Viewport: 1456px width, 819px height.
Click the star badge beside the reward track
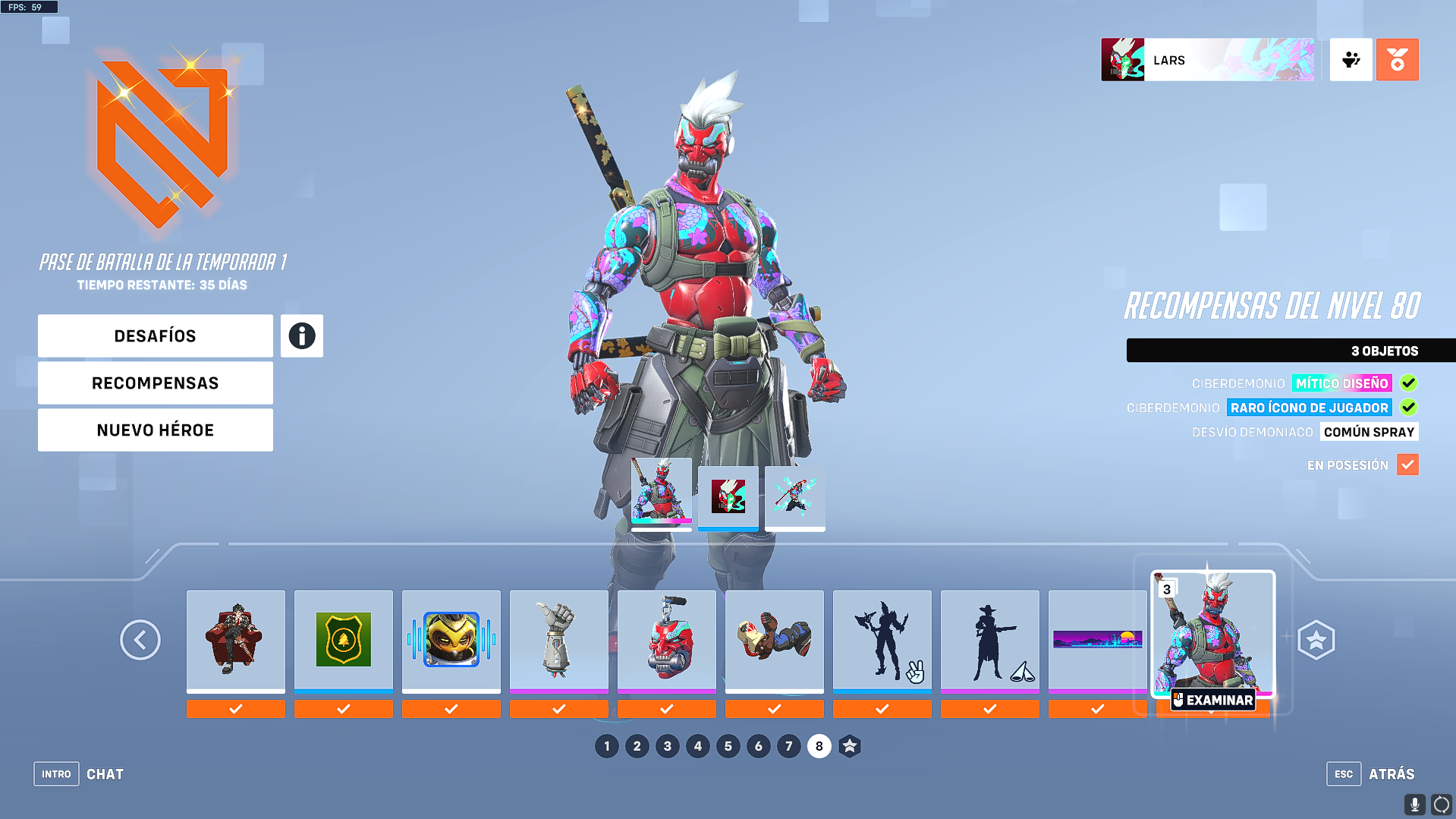click(x=1318, y=640)
